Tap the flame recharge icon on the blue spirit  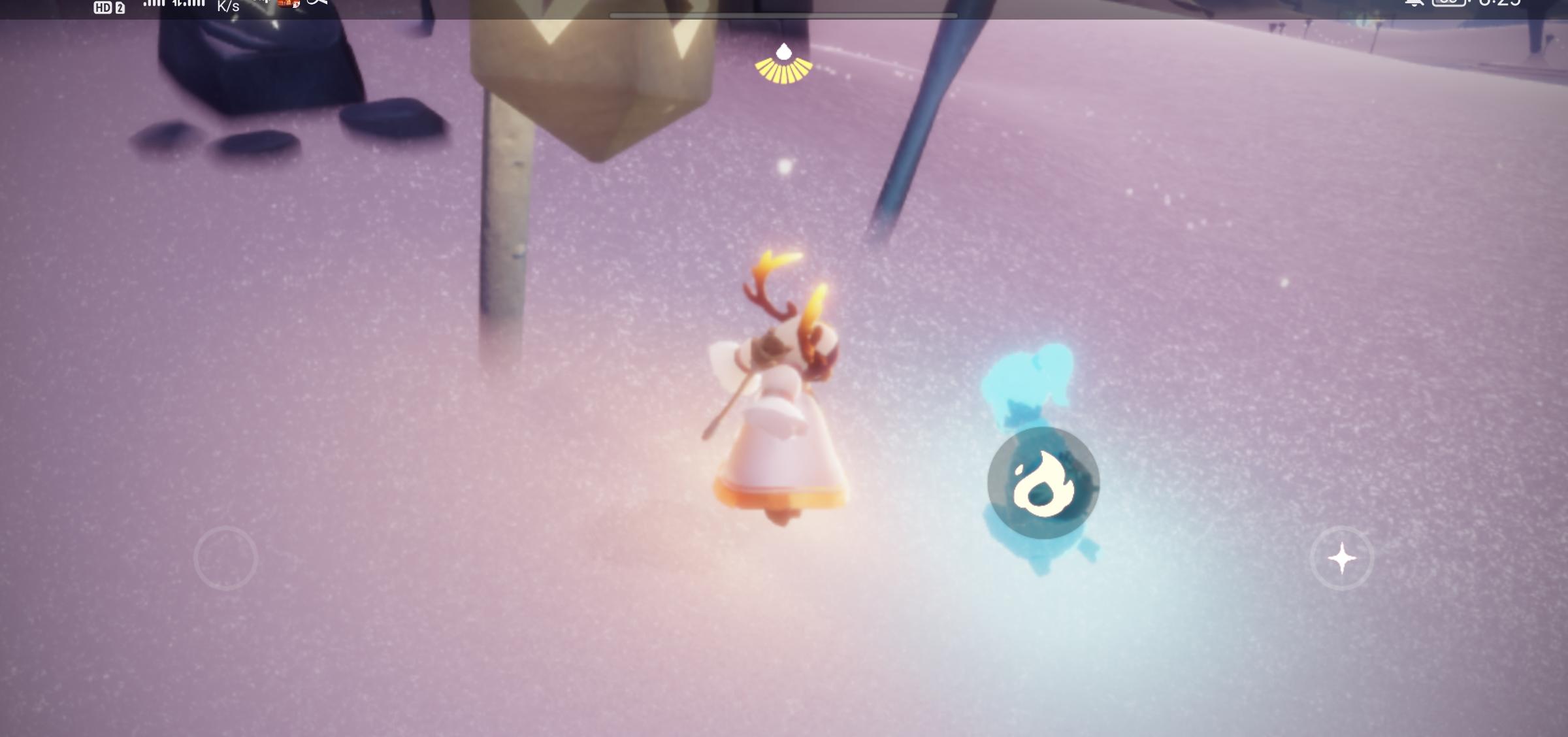(x=1041, y=482)
